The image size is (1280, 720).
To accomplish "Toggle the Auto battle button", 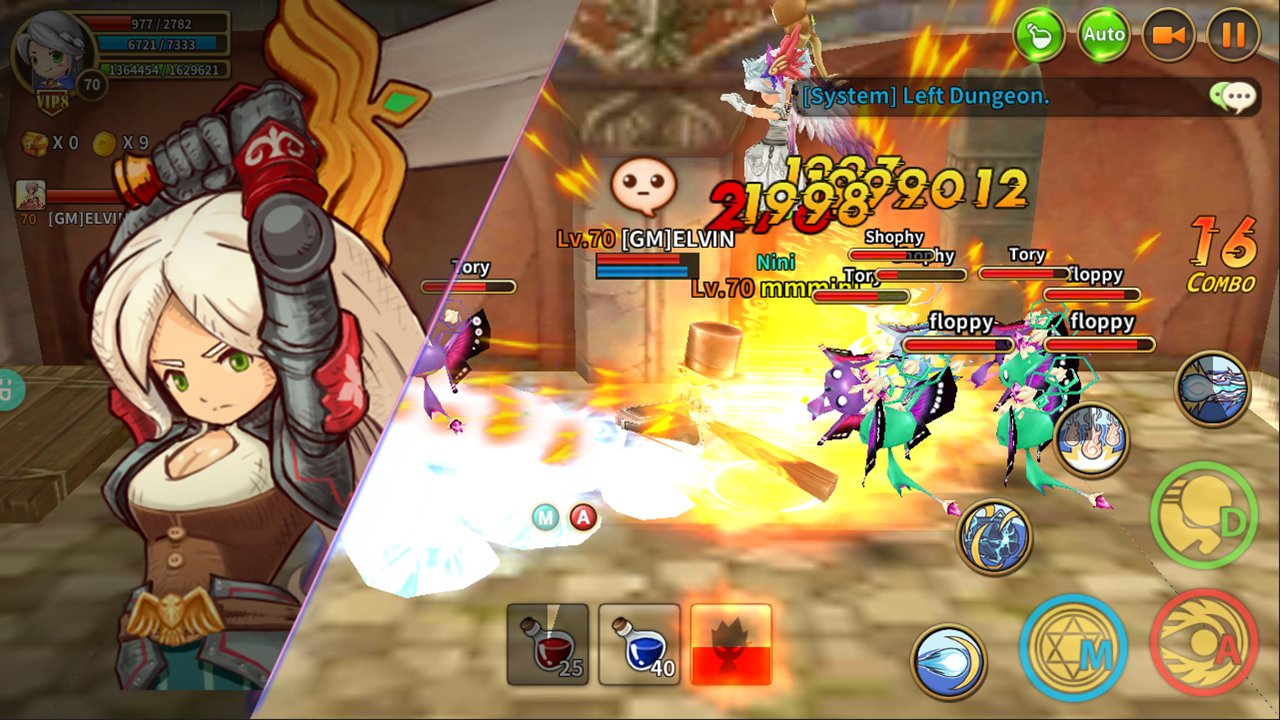I will click(1104, 35).
